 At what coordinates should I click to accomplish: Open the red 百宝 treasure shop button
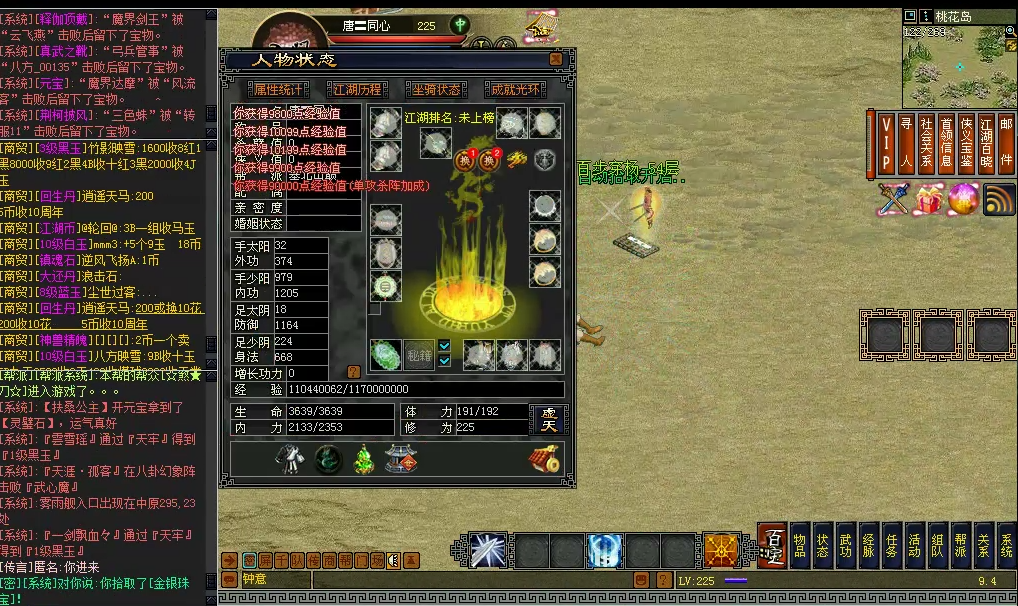pyautogui.click(x=772, y=545)
